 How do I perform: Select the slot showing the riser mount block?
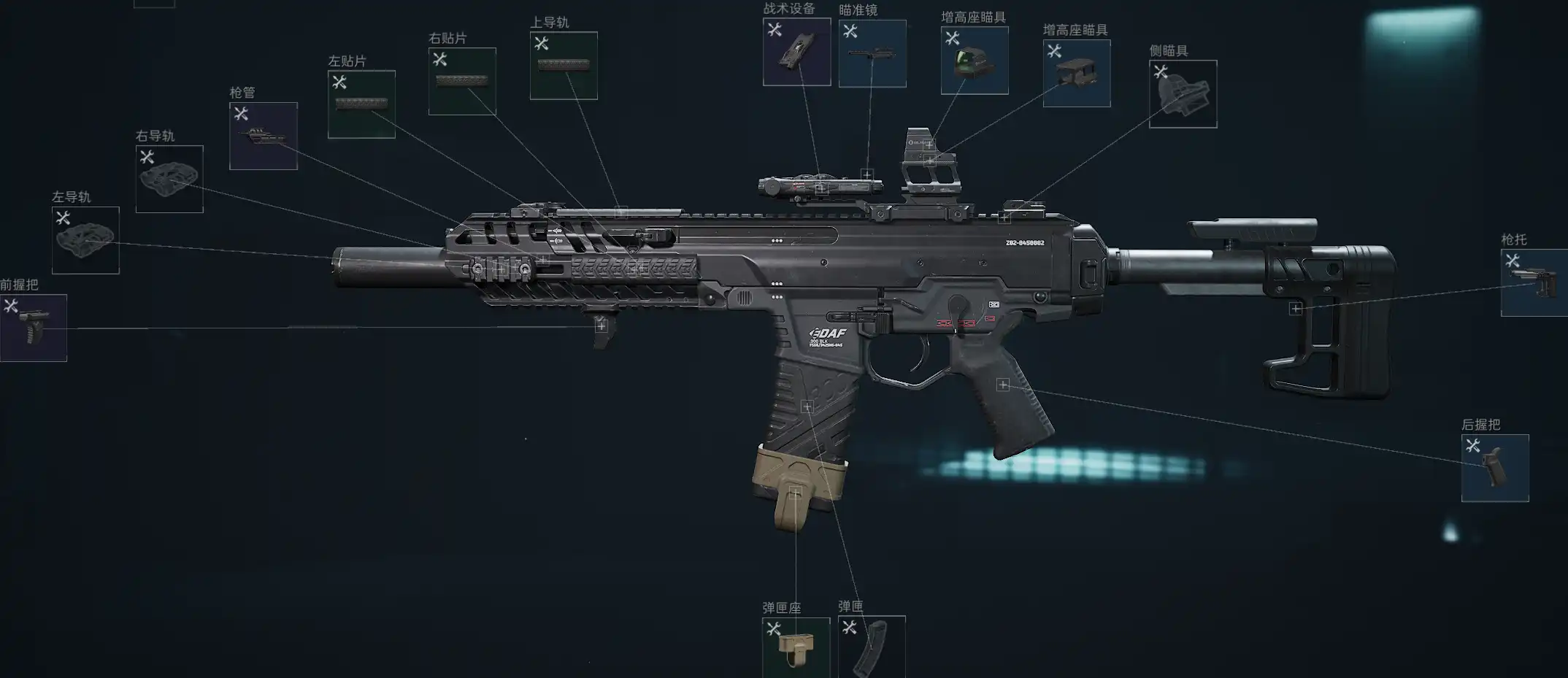pyautogui.click(x=1077, y=73)
